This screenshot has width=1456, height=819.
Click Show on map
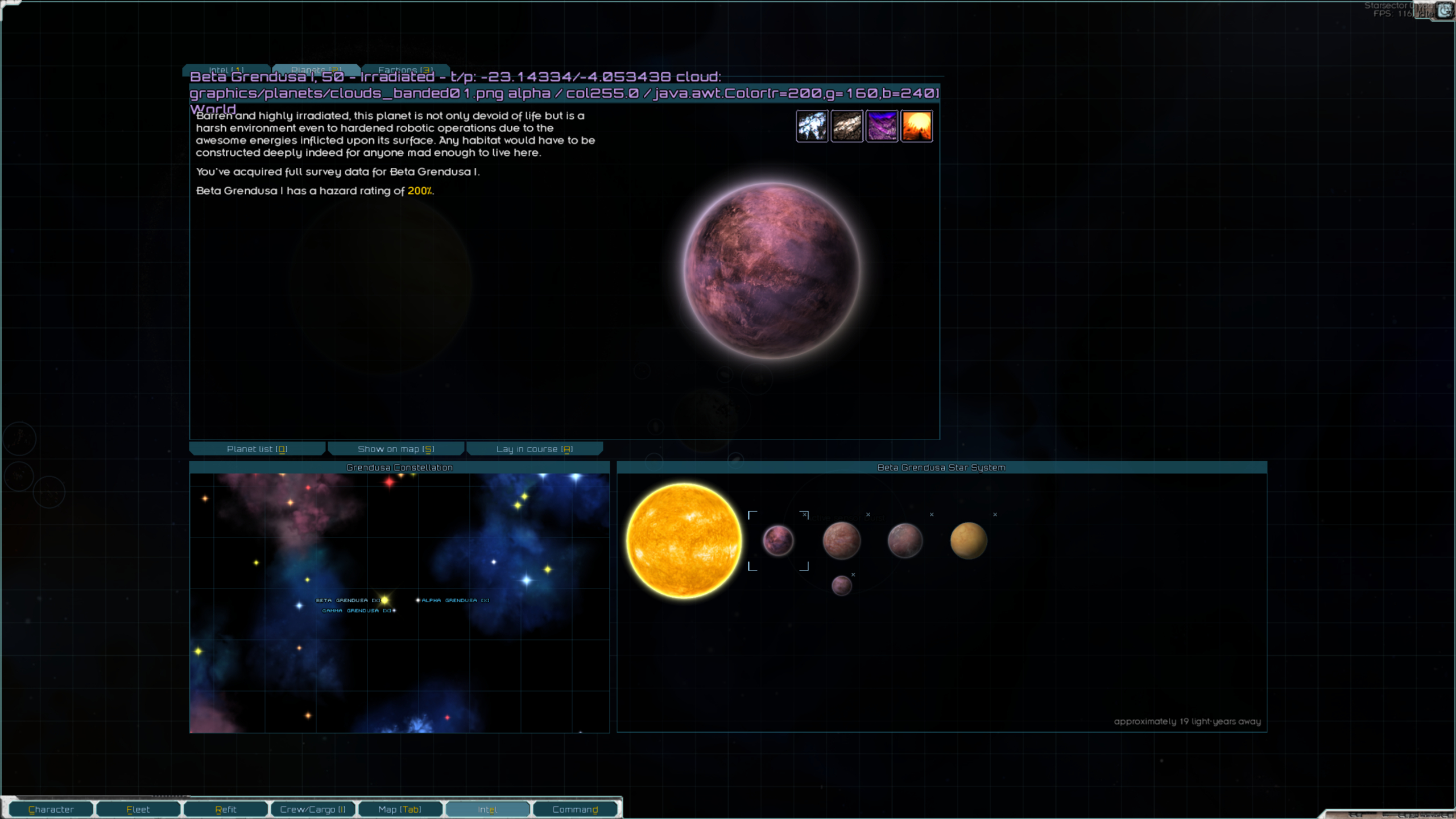[395, 449]
